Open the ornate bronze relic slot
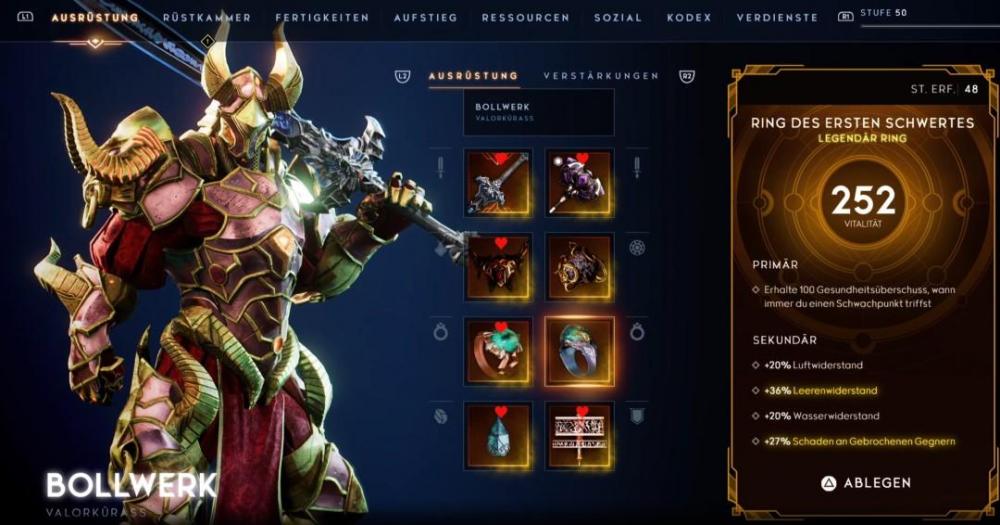This screenshot has height=525, width=1000. tap(579, 435)
